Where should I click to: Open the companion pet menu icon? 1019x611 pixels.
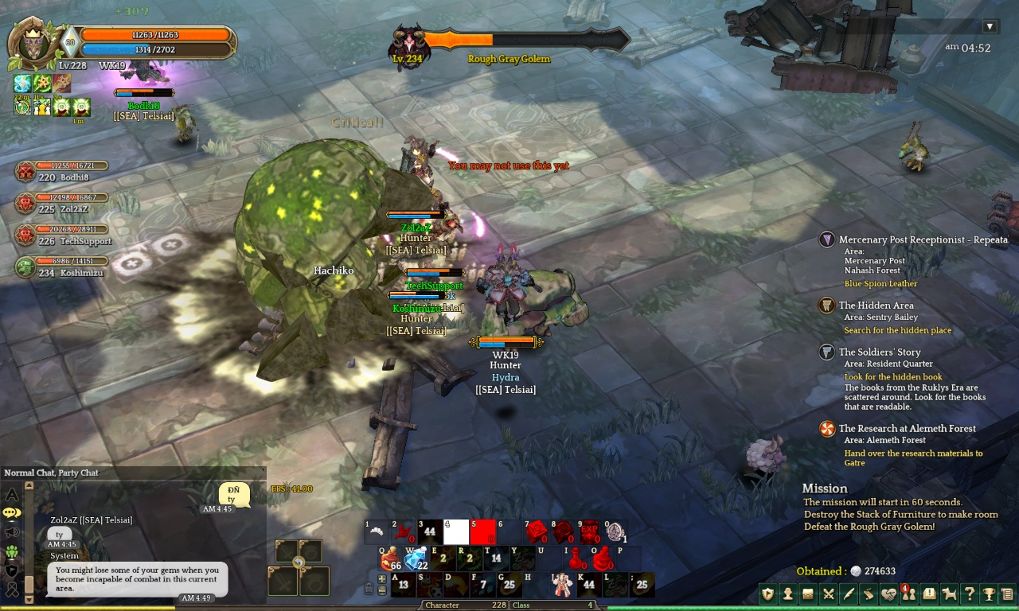pos(949,594)
